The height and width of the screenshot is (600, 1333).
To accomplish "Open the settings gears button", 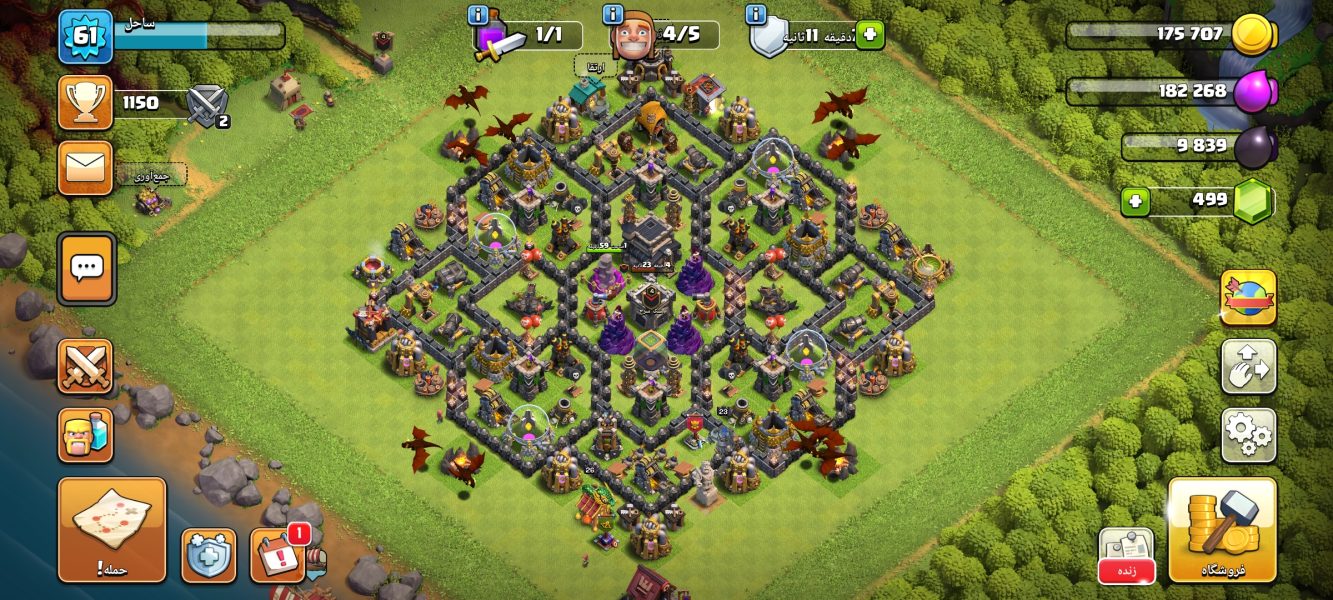I will click(x=1248, y=435).
